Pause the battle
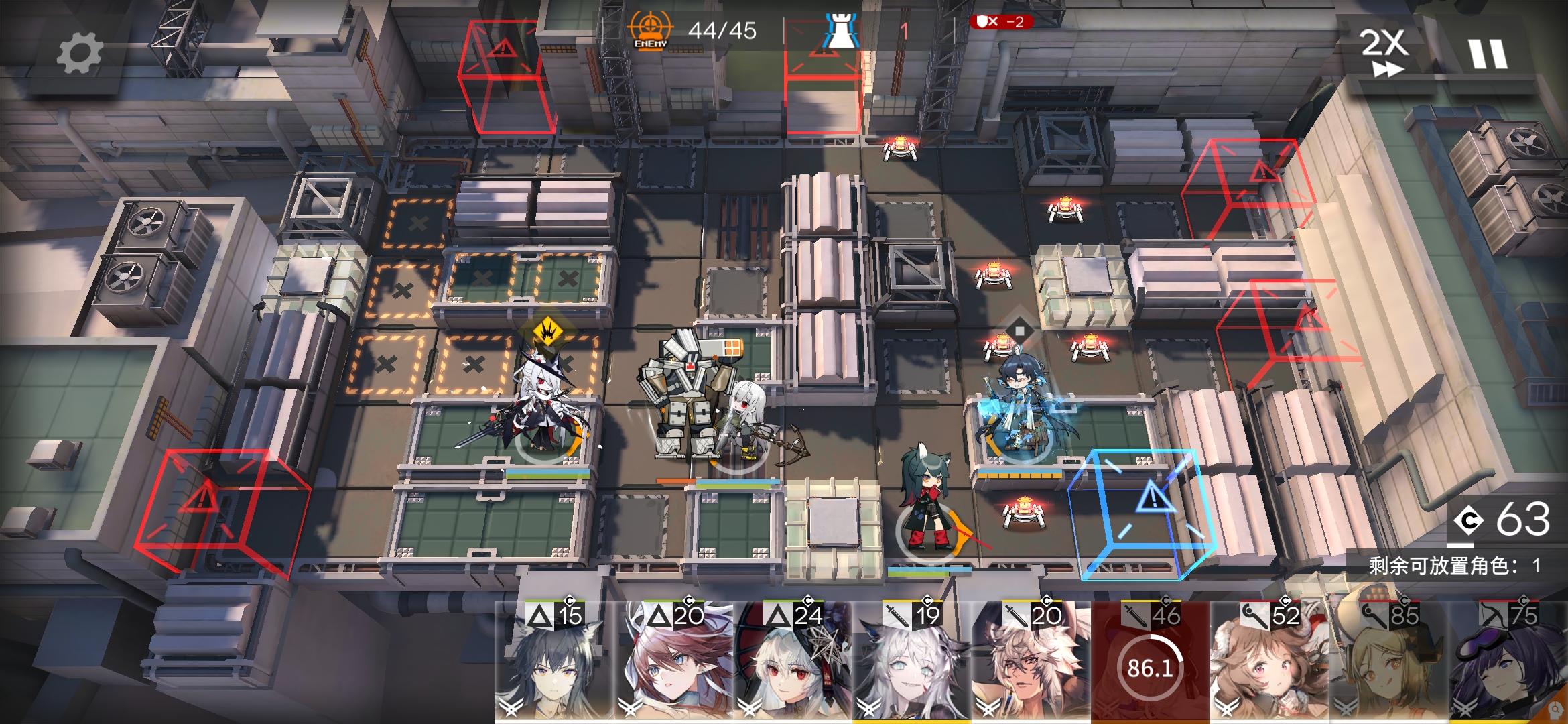The image size is (1568, 724). [x=1488, y=54]
